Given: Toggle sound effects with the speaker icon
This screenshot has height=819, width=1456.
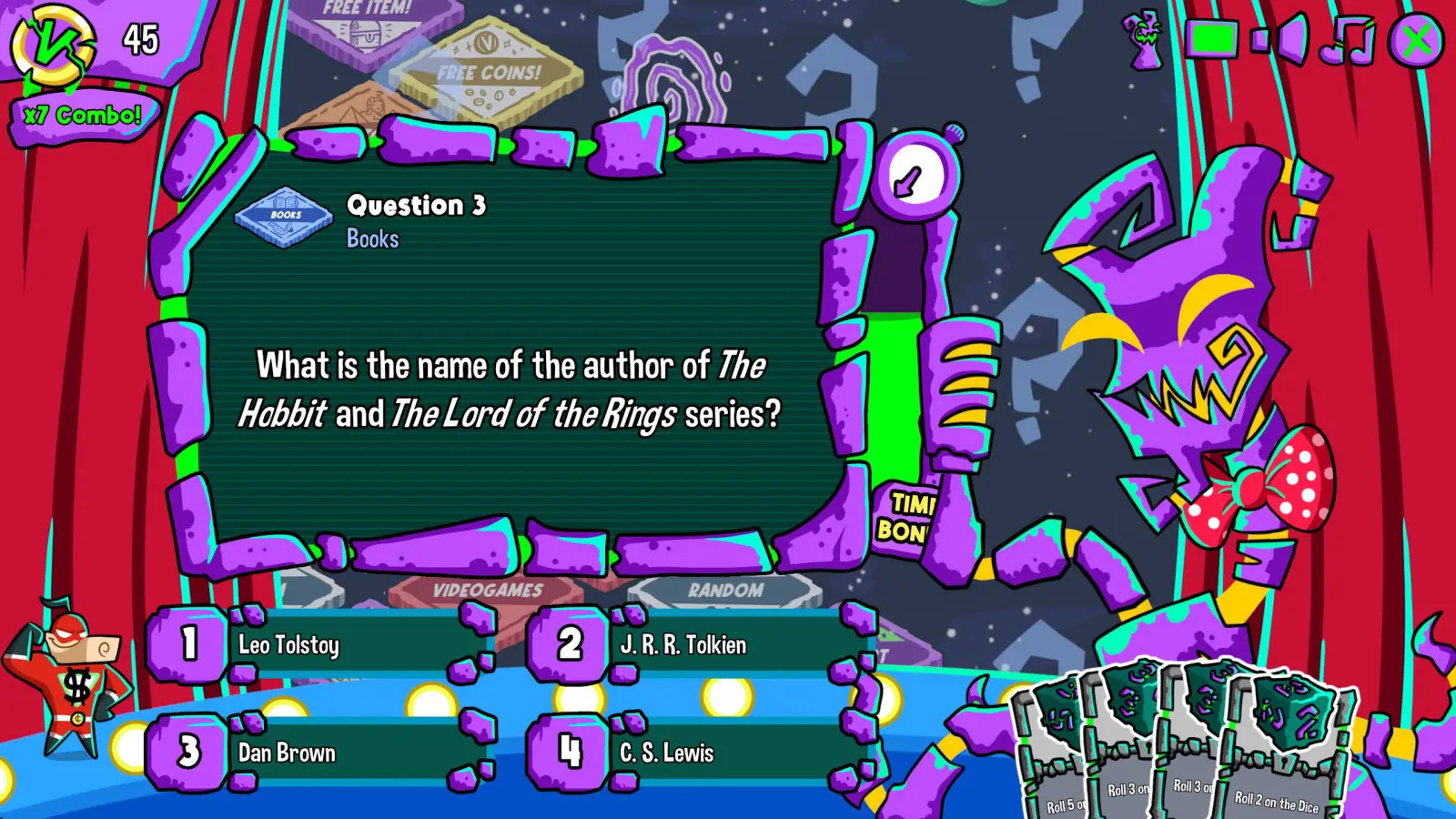Looking at the screenshot, I should pyautogui.click(x=1282, y=40).
